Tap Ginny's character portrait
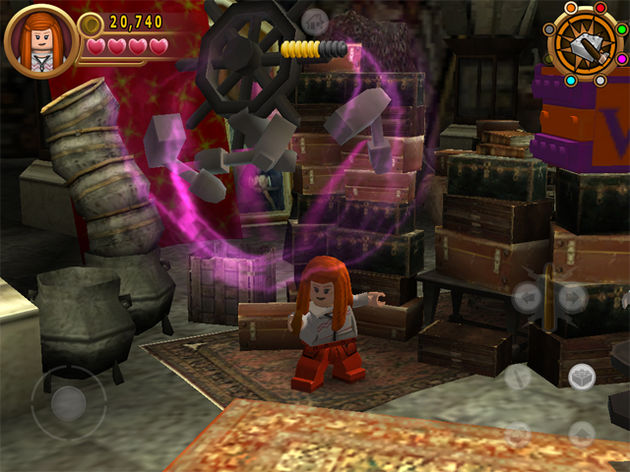 pos(41,40)
